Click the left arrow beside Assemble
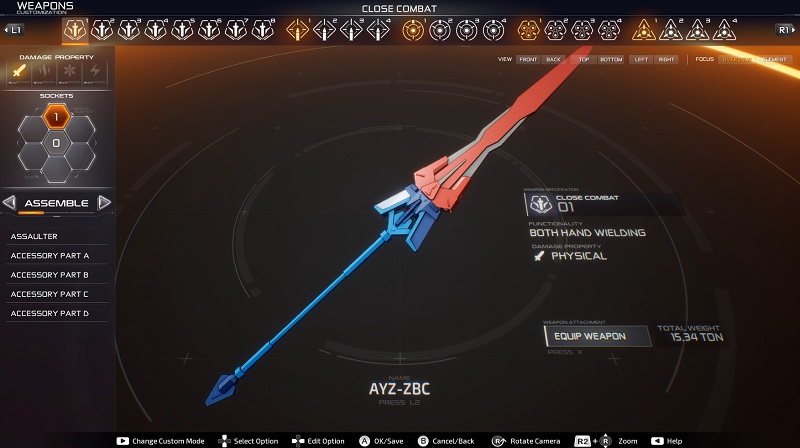This screenshot has height=448, width=800. 9,203
